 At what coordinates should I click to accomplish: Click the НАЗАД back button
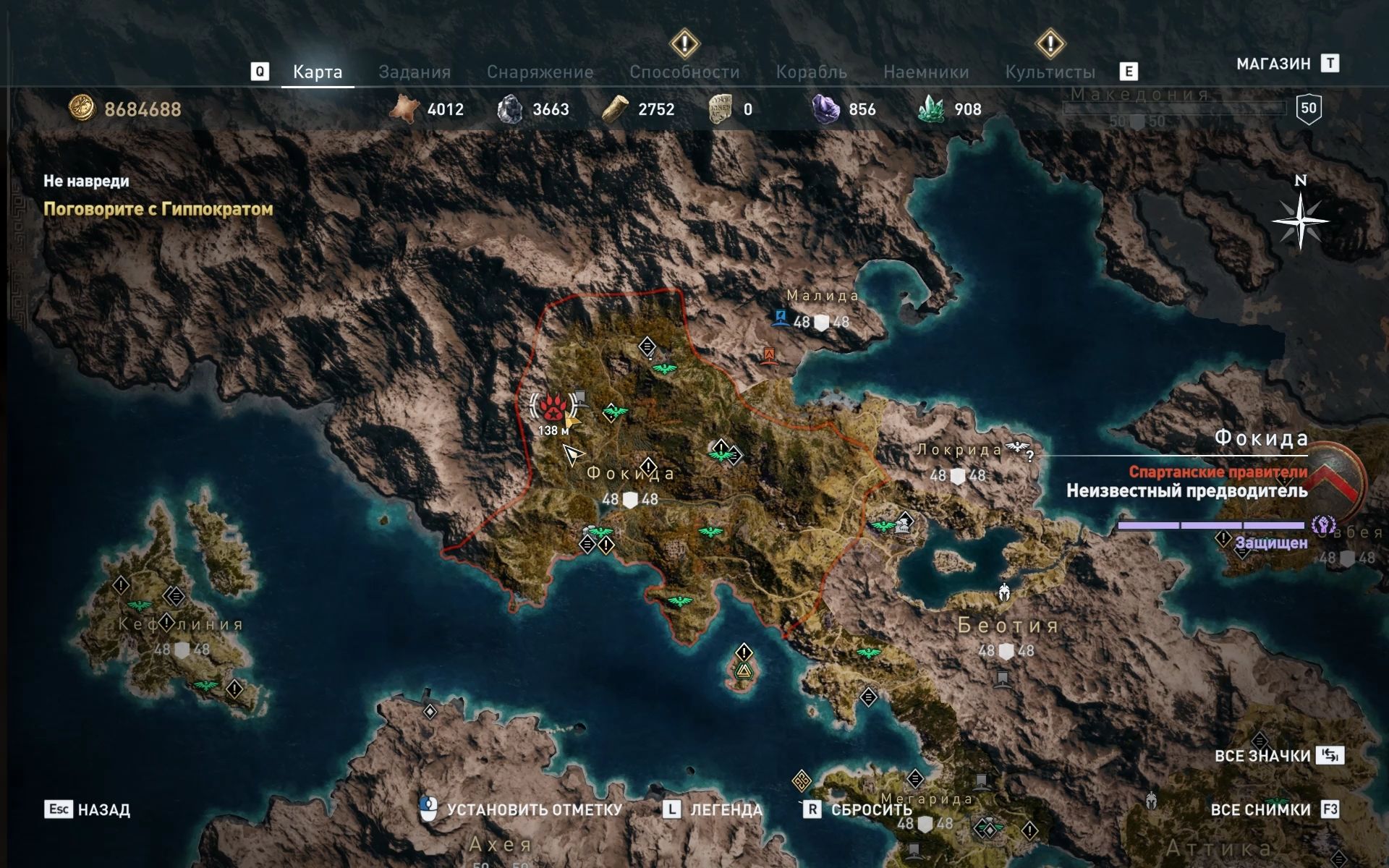88,809
